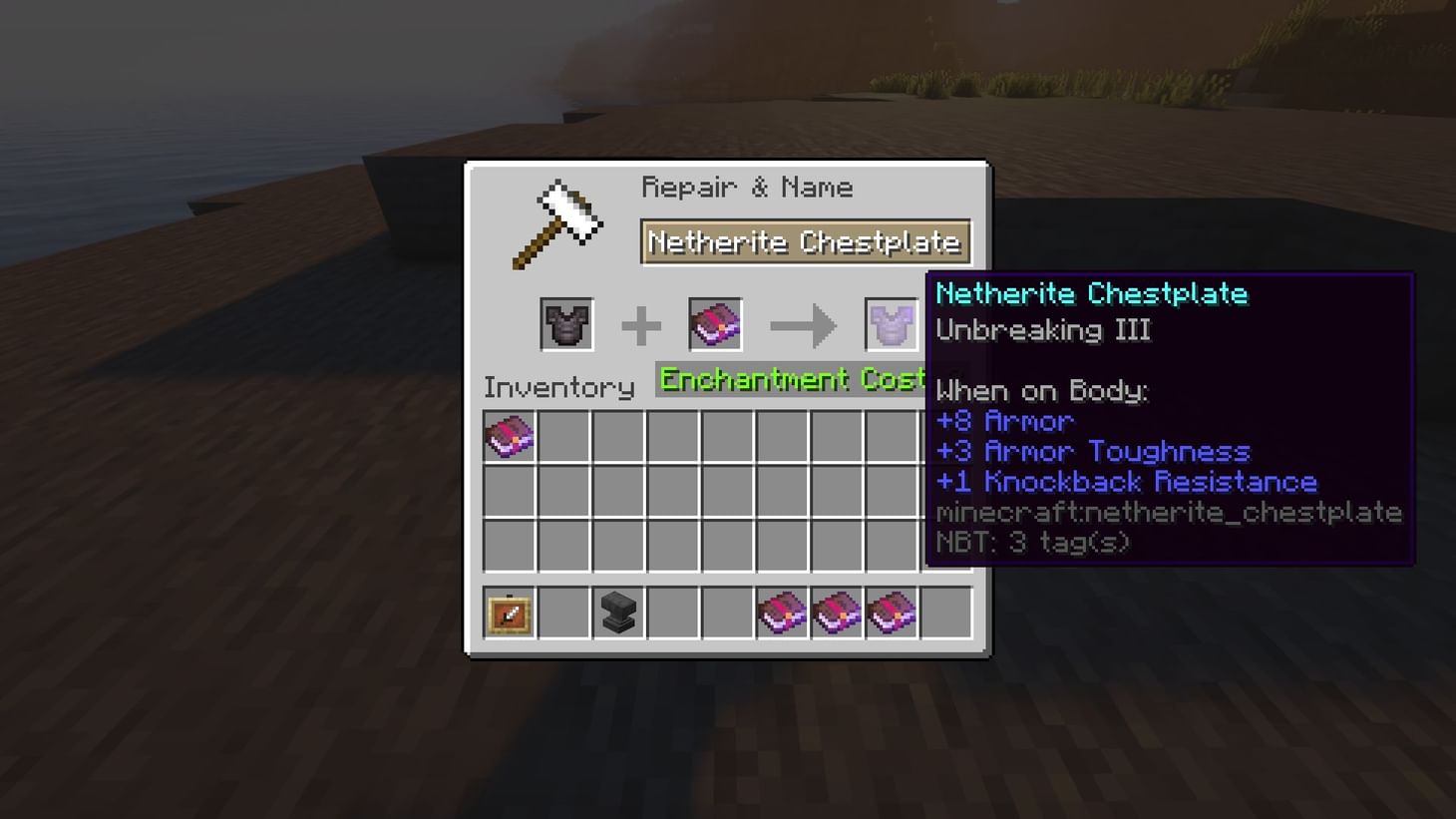Click the Repair & Name title
Image resolution: width=1456 pixels, height=819 pixels.
[748, 187]
